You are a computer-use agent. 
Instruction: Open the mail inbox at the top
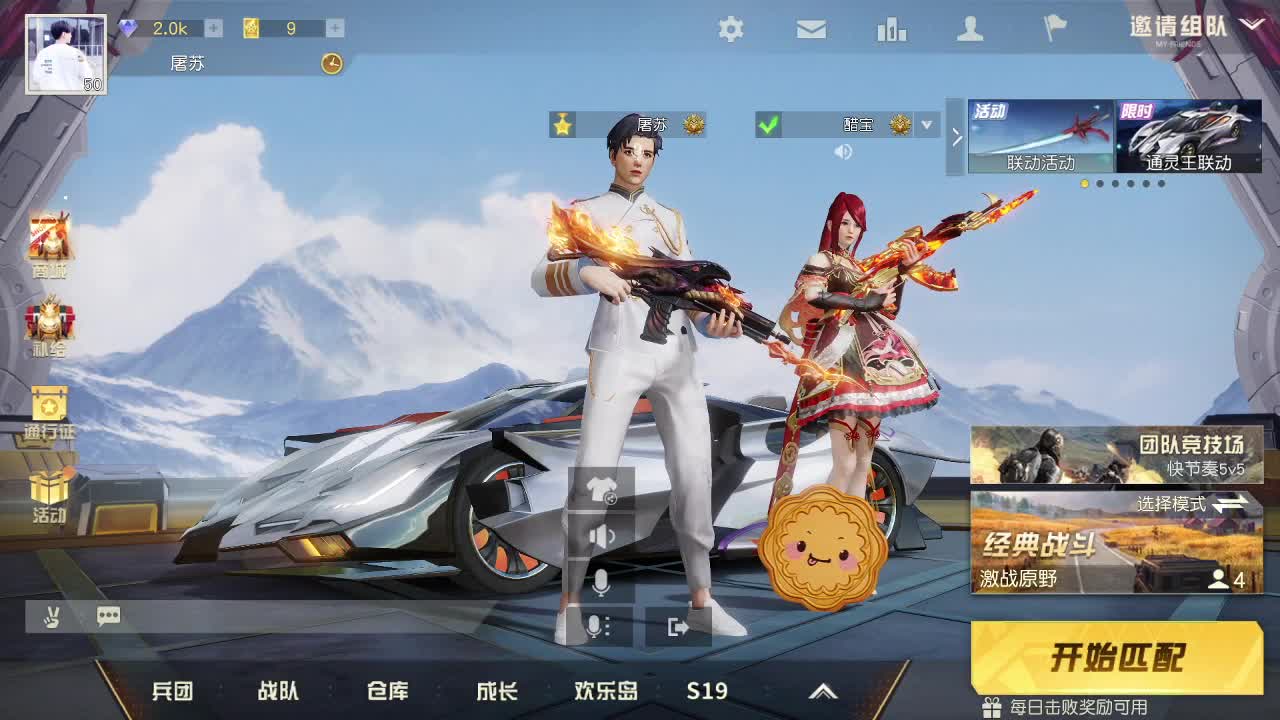(811, 30)
